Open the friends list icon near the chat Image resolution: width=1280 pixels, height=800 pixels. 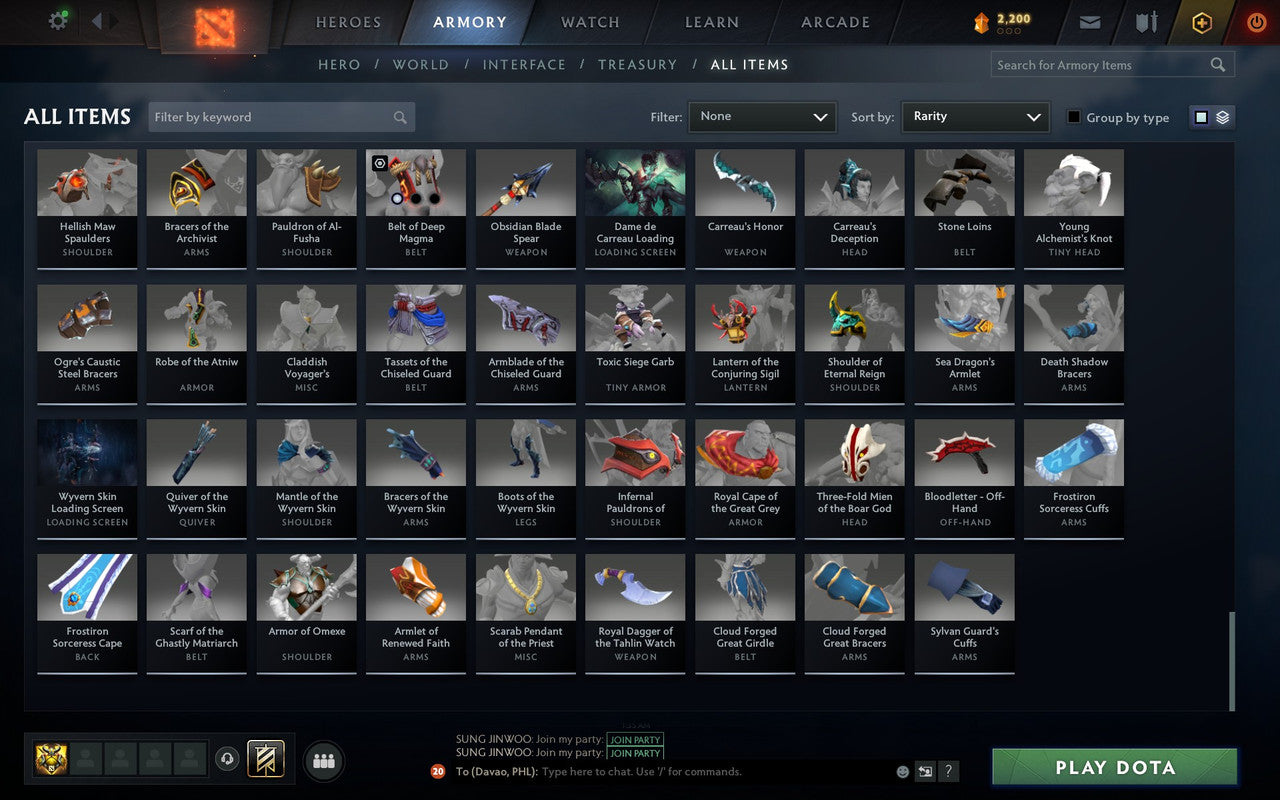pyautogui.click(x=323, y=760)
